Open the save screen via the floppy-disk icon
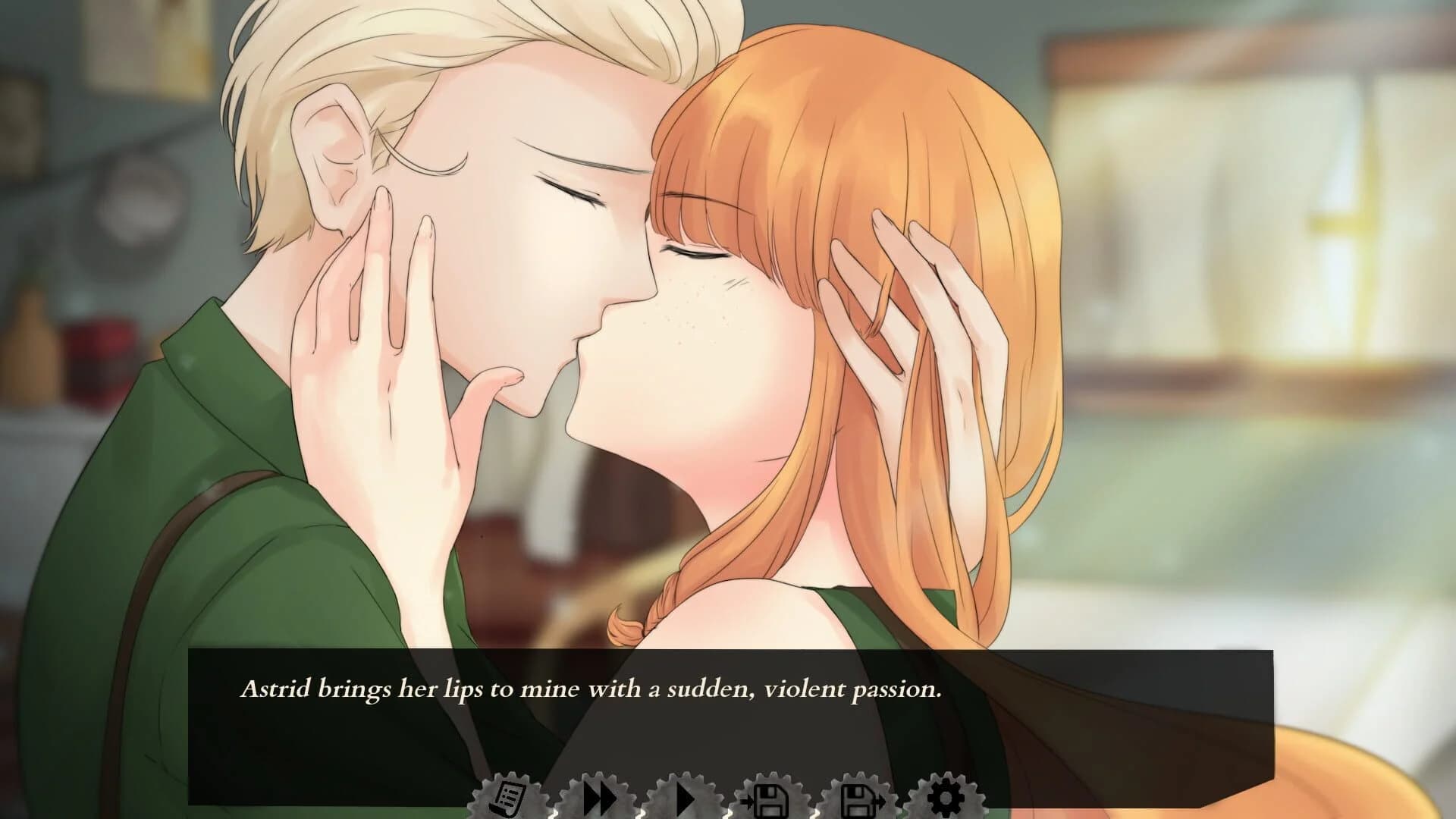Image resolution: width=1456 pixels, height=819 pixels. coord(771,798)
